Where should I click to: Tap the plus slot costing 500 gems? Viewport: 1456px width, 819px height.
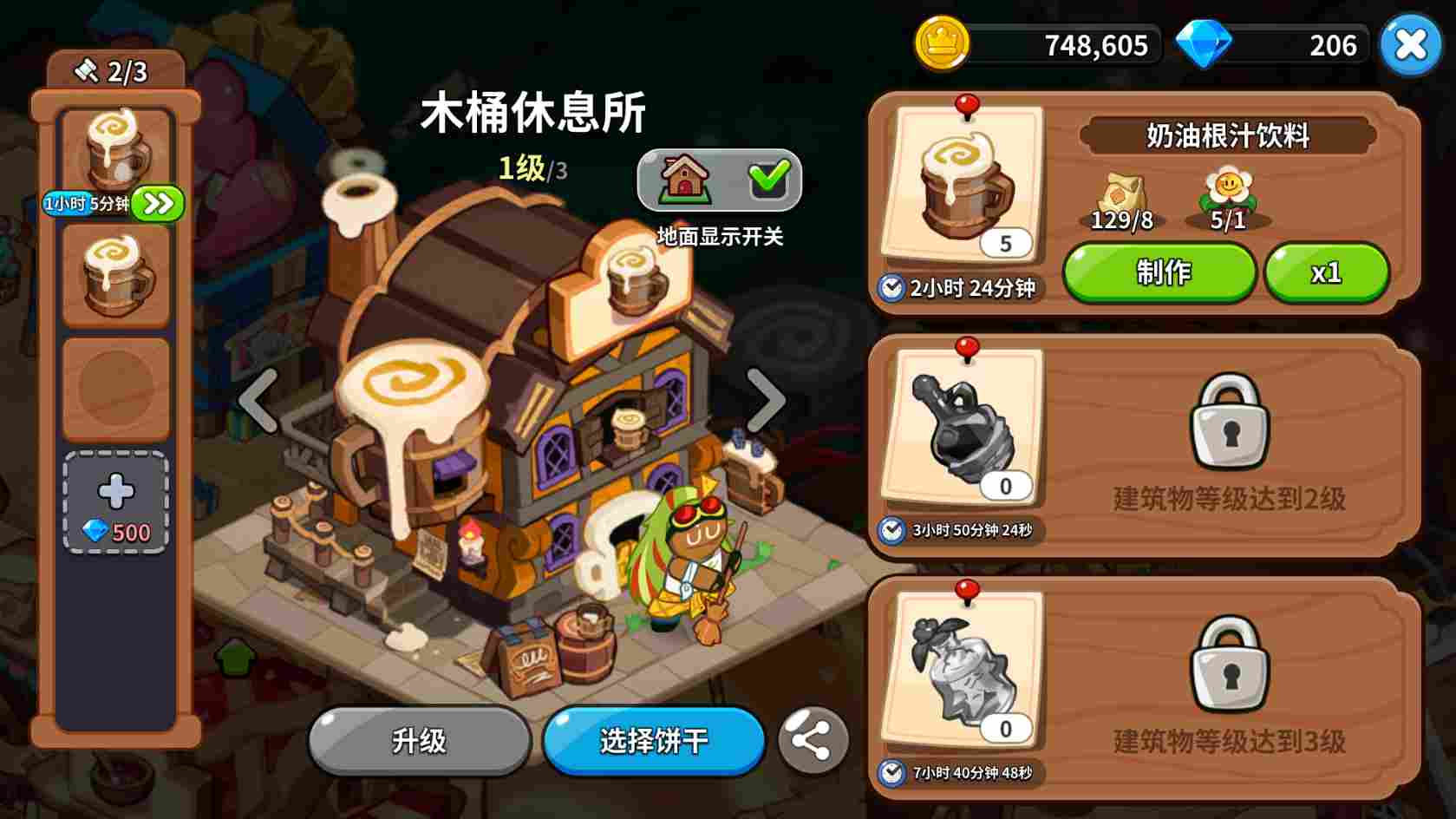pos(115,501)
